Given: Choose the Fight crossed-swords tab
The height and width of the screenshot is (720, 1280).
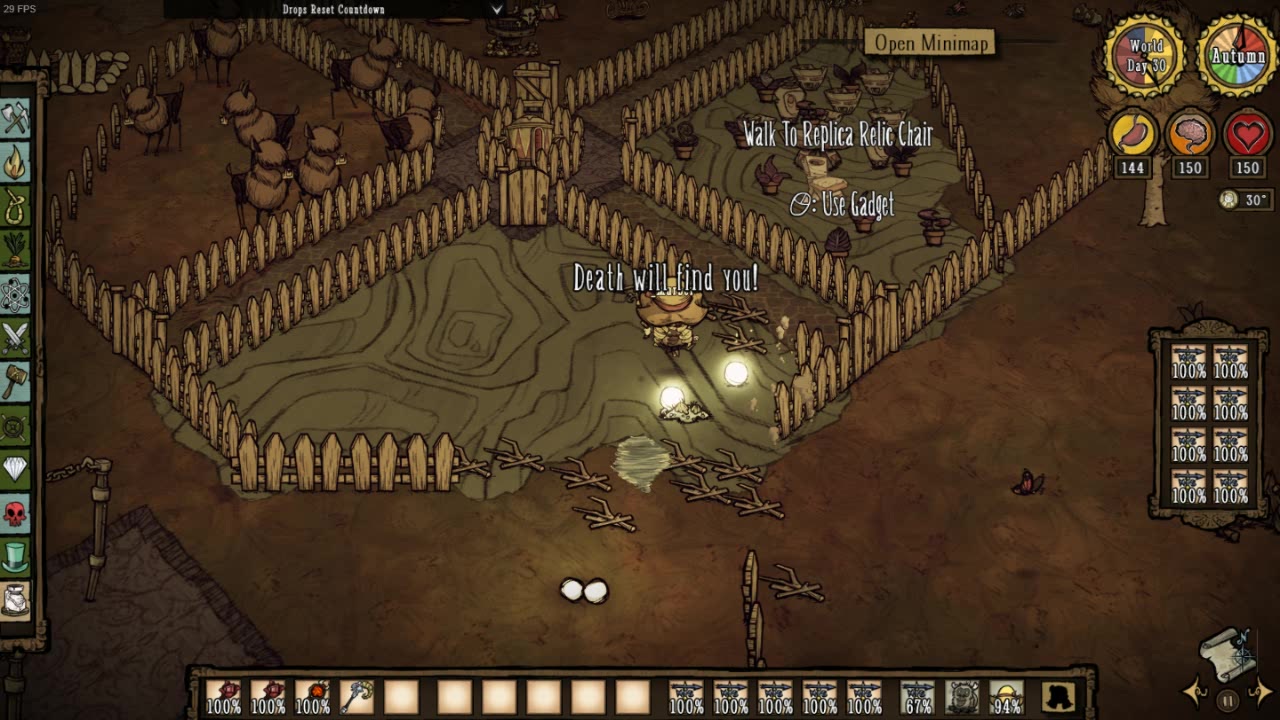Looking at the screenshot, I should 15,339.
